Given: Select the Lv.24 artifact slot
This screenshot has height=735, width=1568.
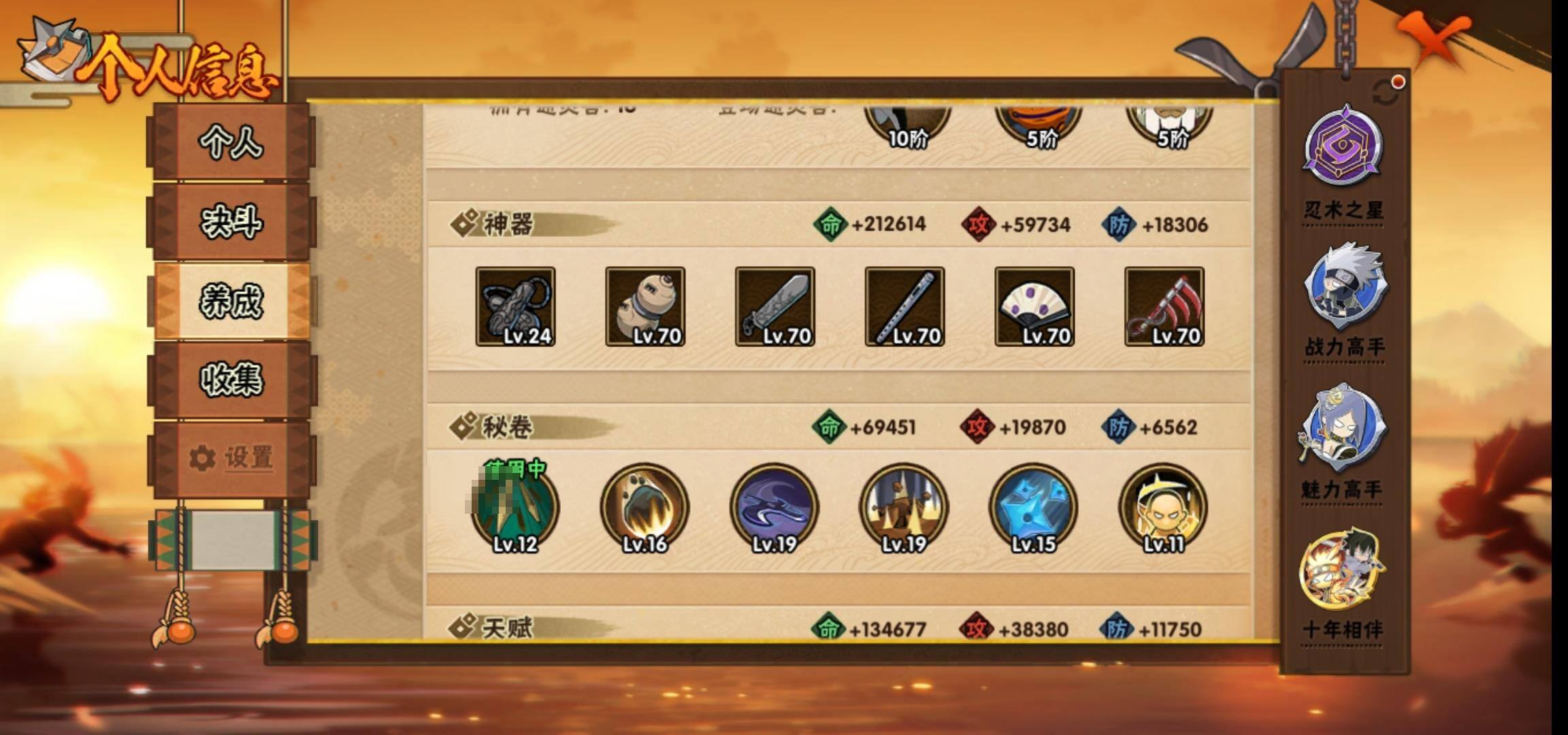Looking at the screenshot, I should [x=515, y=306].
